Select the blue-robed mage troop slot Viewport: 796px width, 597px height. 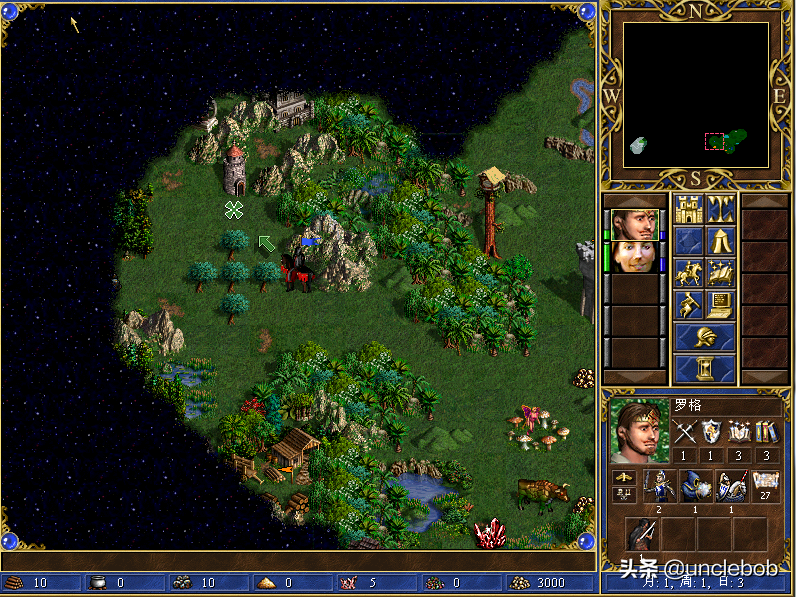pyautogui.click(x=695, y=486)
